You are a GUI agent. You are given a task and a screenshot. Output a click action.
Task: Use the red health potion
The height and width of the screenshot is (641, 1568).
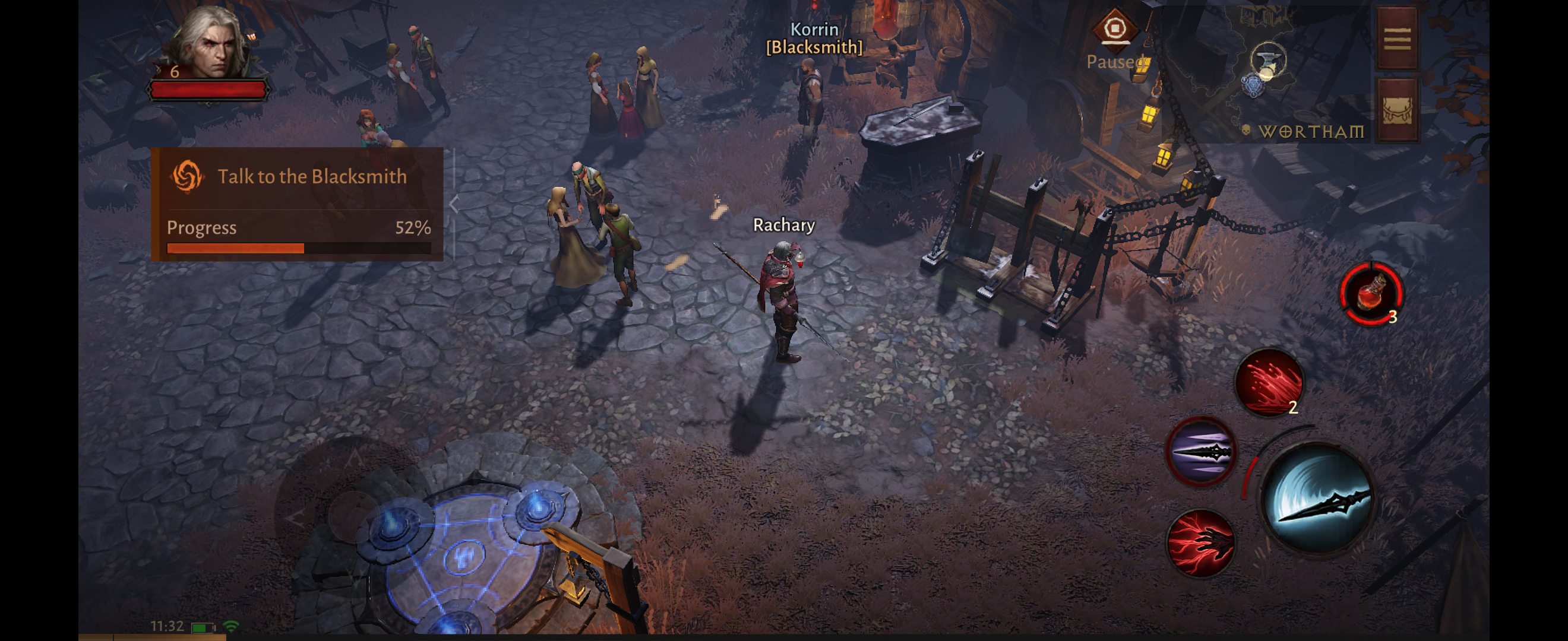(x=1371, y=294)
